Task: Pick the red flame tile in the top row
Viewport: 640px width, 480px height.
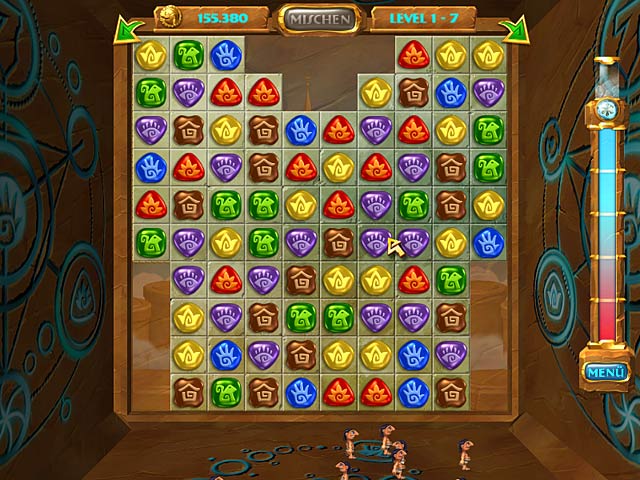Action: [413, 55]
